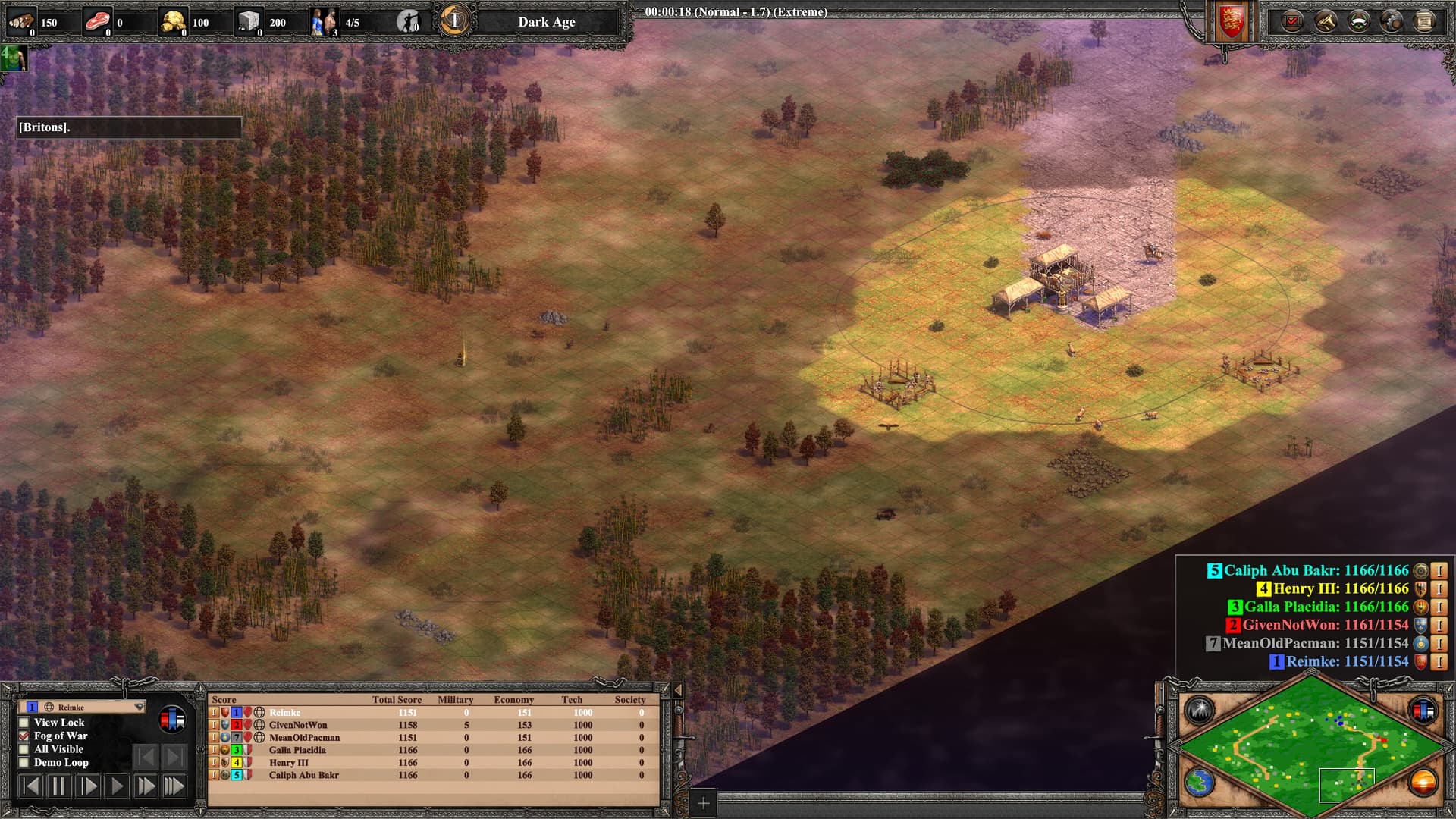Turn on the Demo Loop checkbox
1456x819 pixels.
coord(24,762)
